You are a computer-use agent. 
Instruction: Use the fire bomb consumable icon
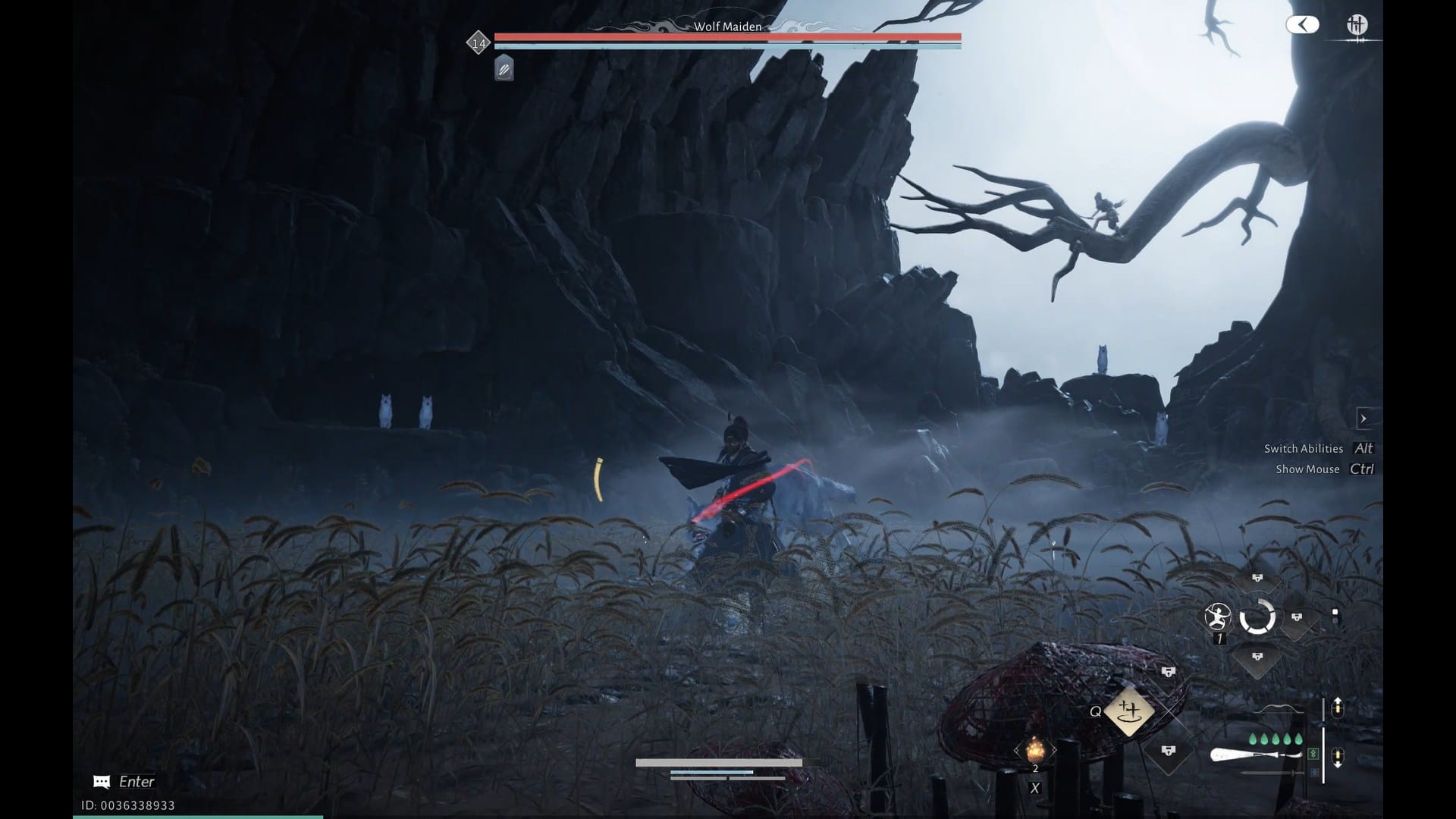1035,750
